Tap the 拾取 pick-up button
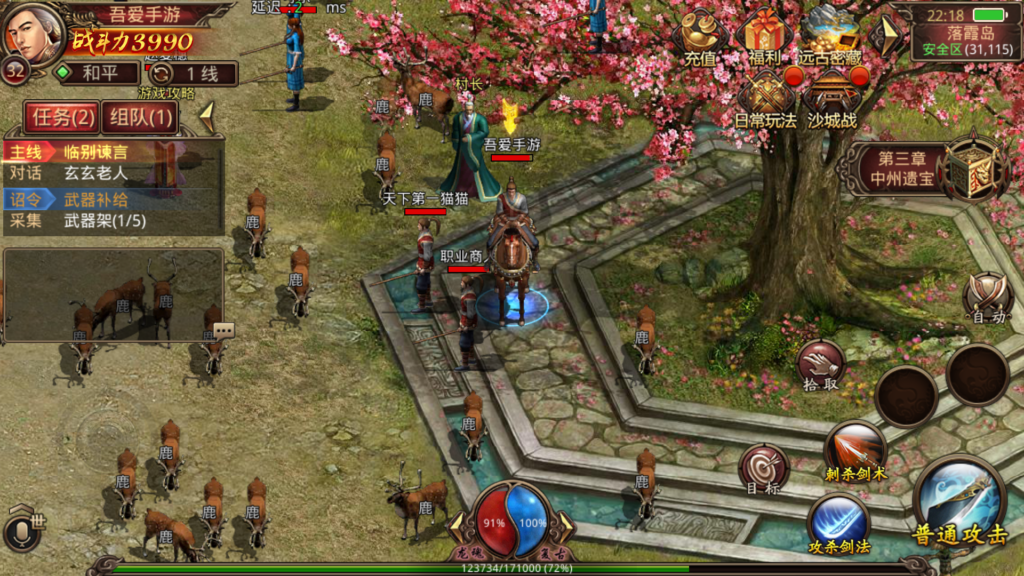The height and width of the screenshot is (576, 1024). 820,365
